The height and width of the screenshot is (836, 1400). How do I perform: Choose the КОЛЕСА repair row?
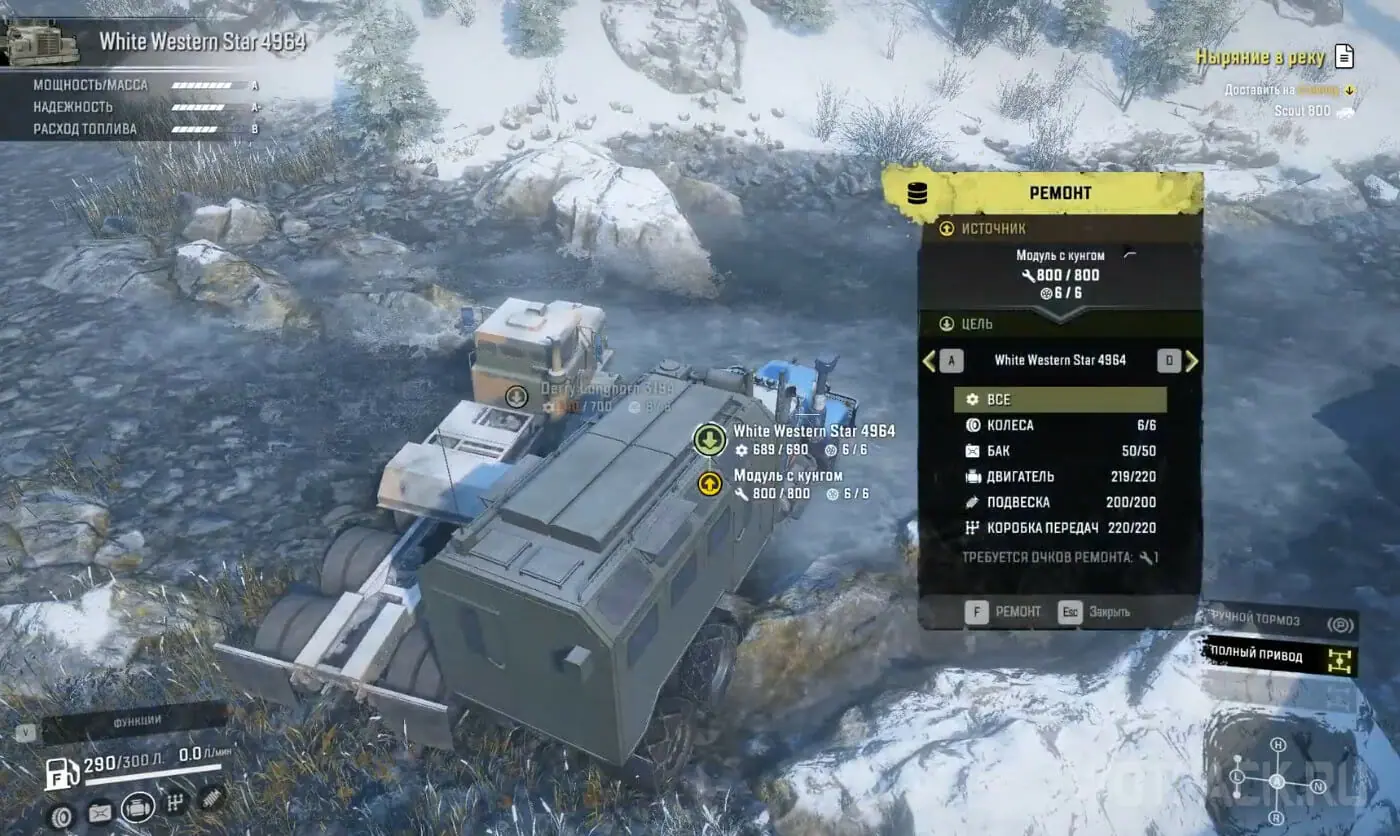tap(1060, 425)
